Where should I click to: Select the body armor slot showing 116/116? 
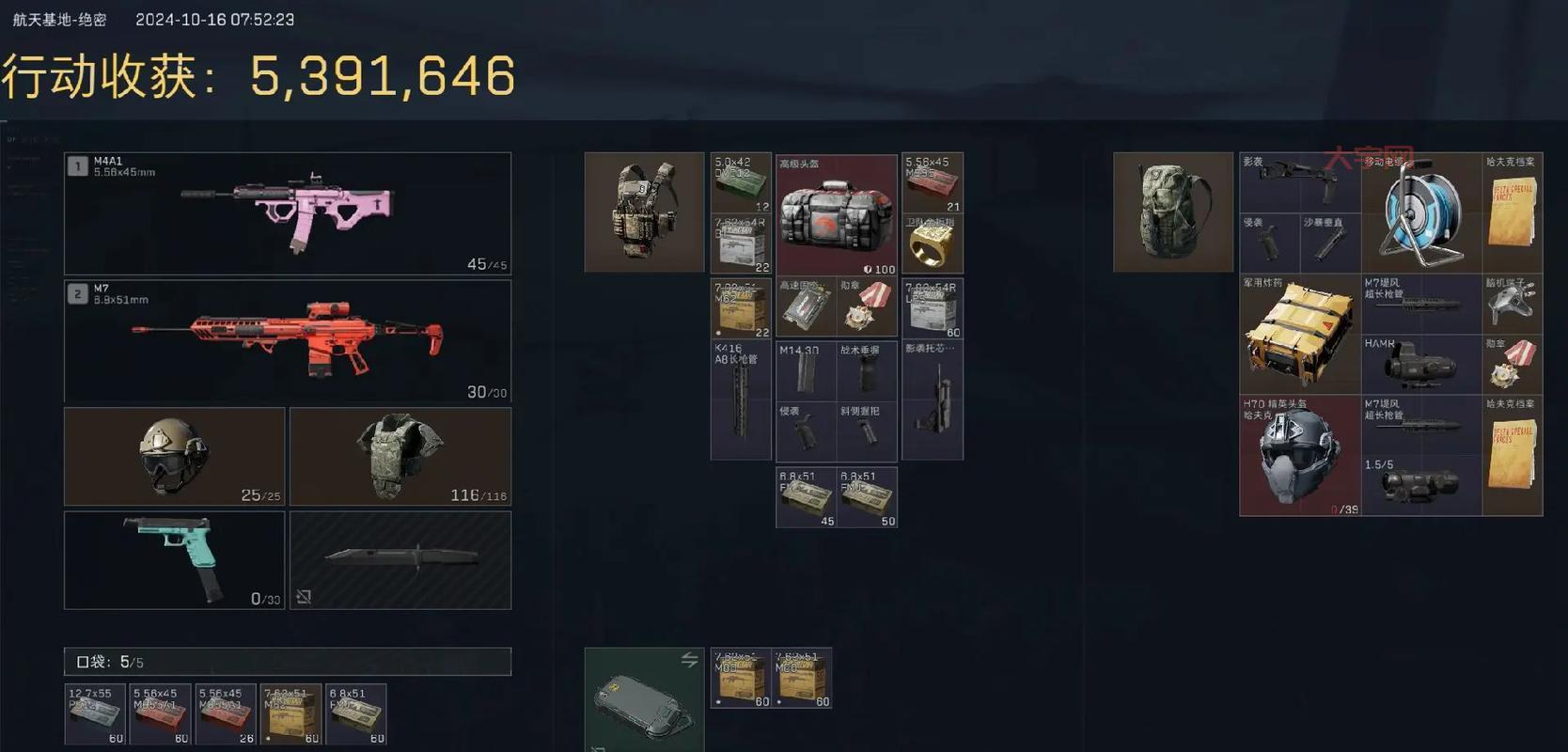pyautogui.click(x=400, y=457)
